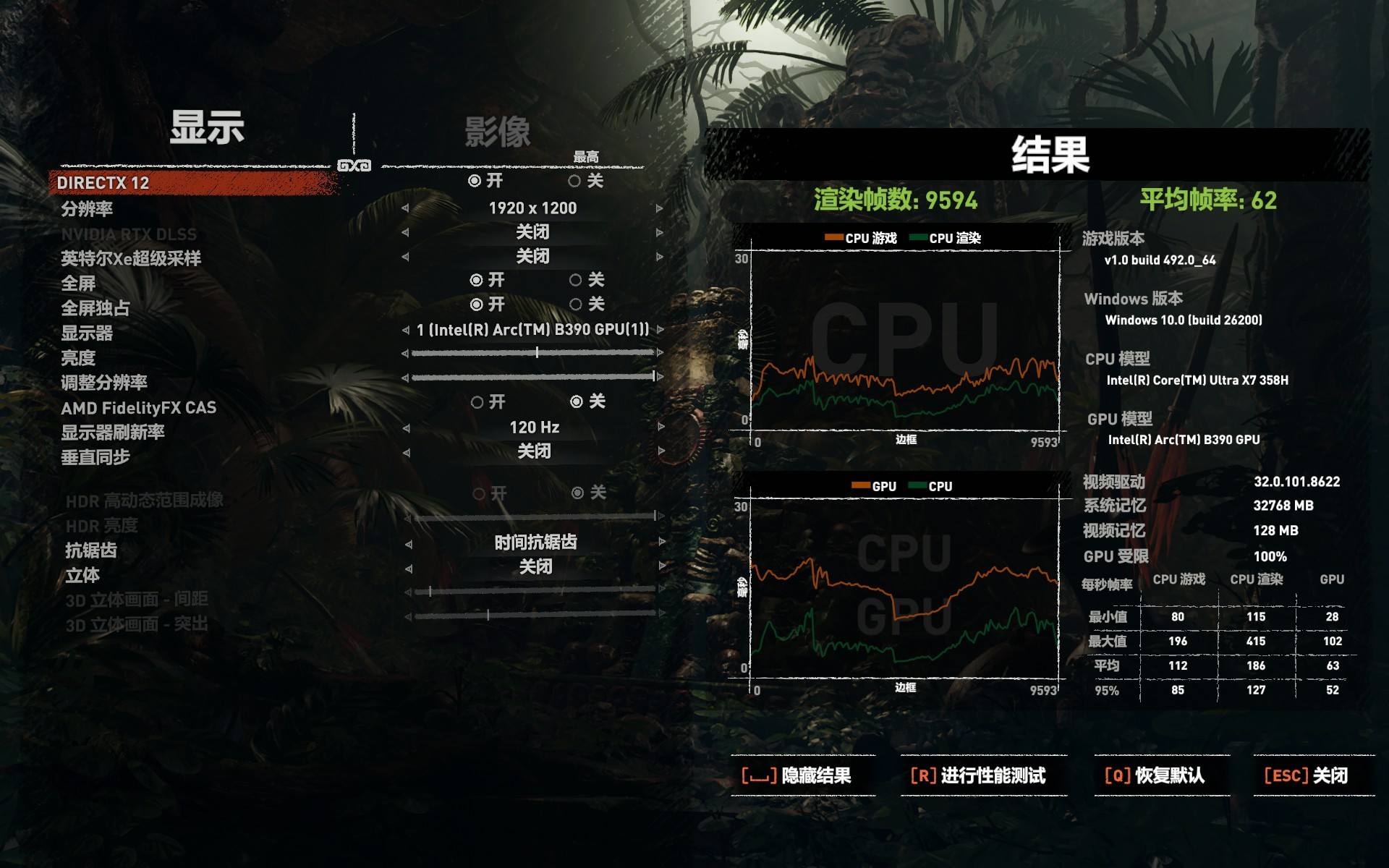Click 隐藏结果 to hide the results panel
Viewport: 1389px width, 868px height.
coord(796,774)
